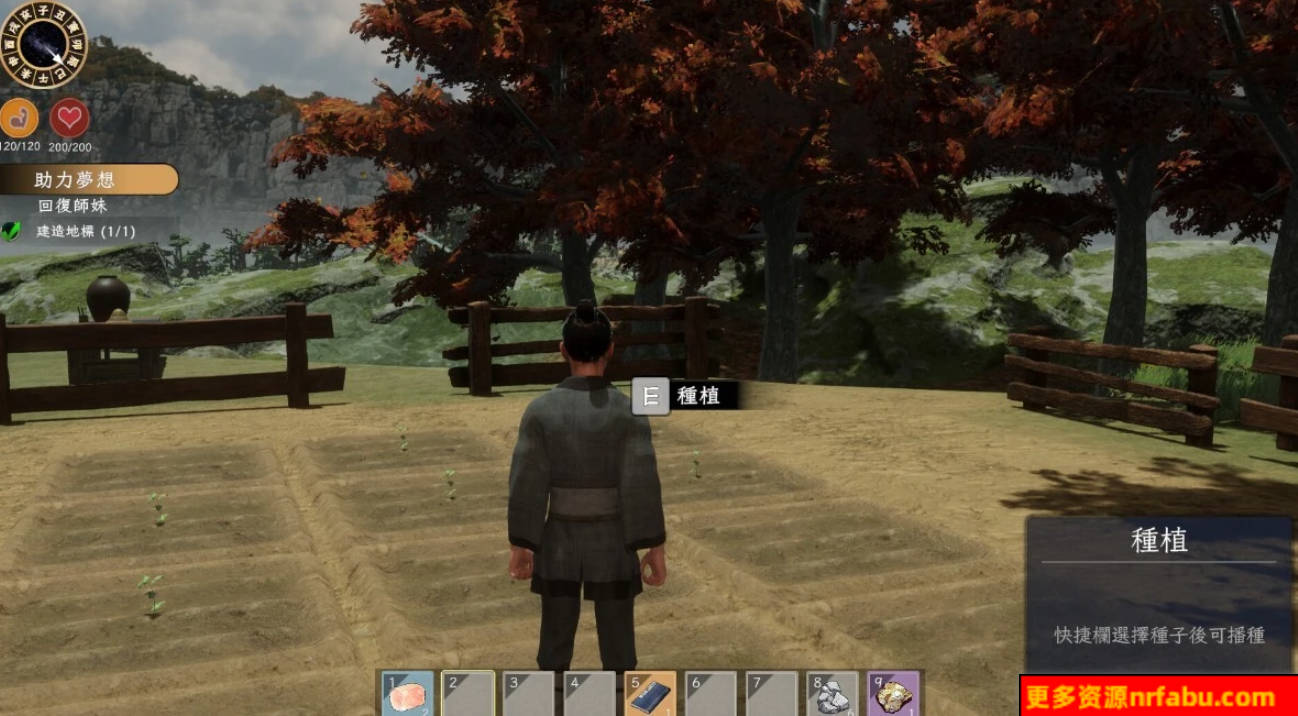This screenshot has height=716, width=1298.
Task: Click the orange stamina arm icon
Action: (x=19, y=119)
